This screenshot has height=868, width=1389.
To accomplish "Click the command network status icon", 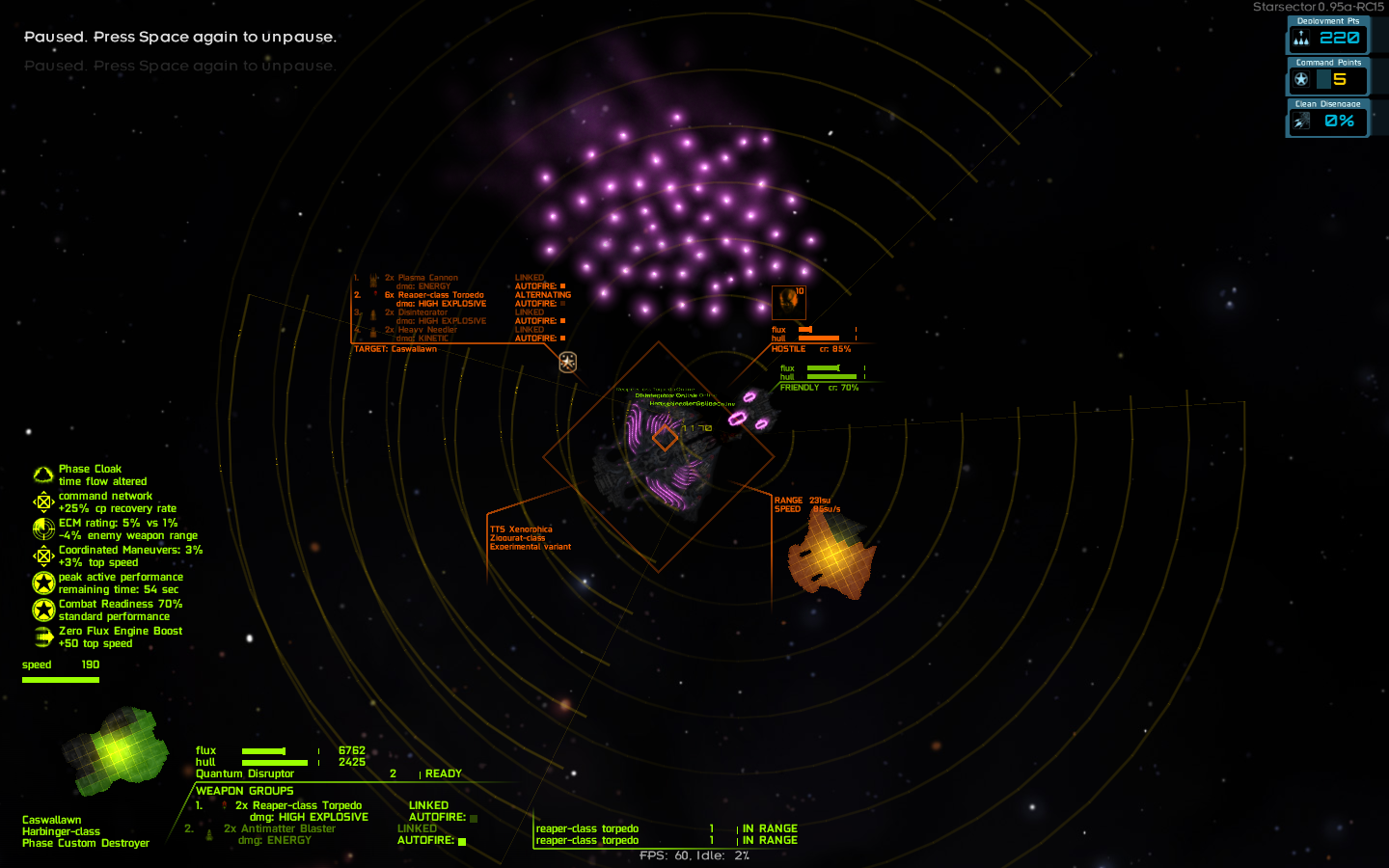I will pyautogui.click(x=43, y=502).
